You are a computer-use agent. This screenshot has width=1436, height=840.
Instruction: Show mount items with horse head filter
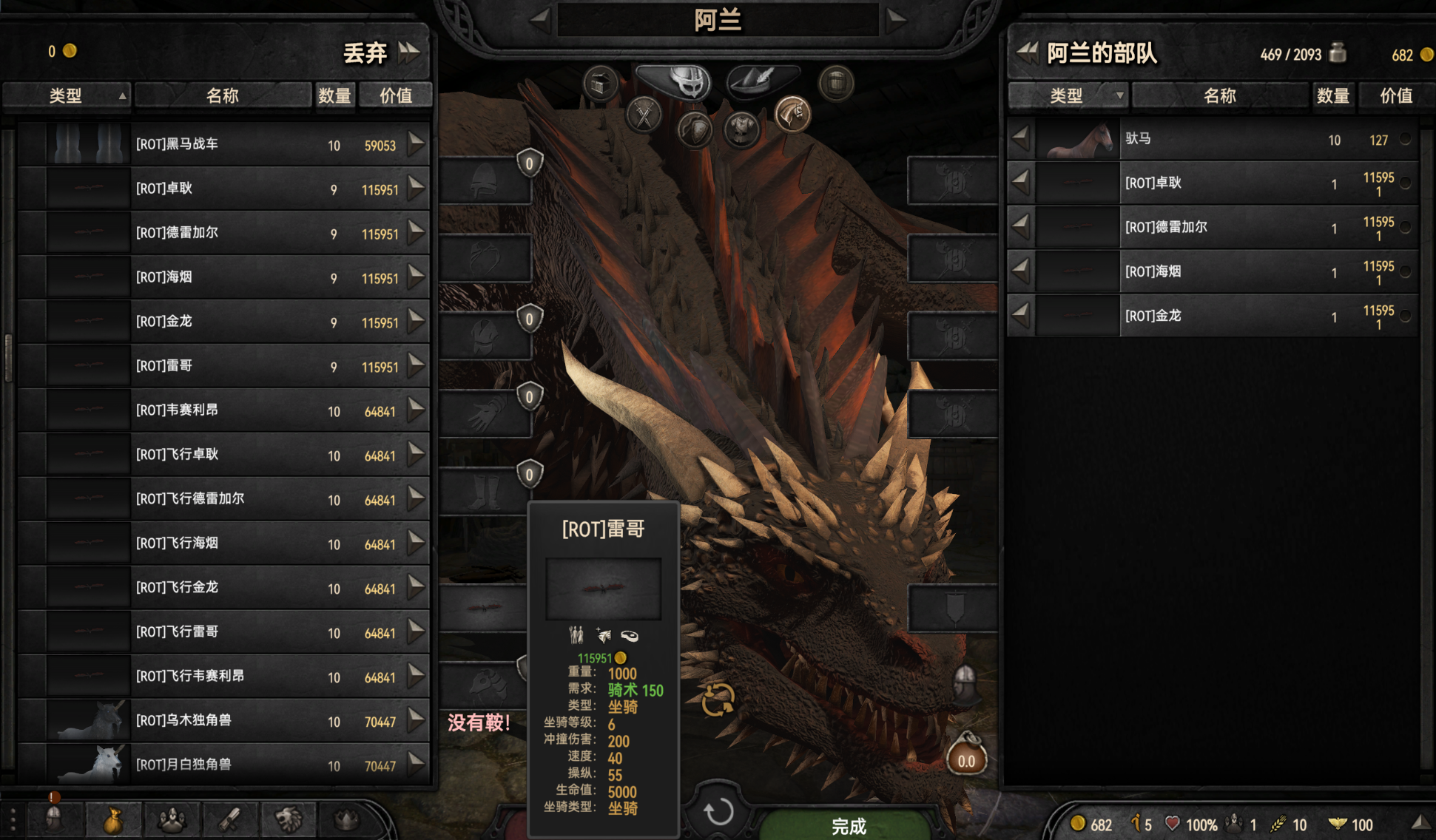792,115
